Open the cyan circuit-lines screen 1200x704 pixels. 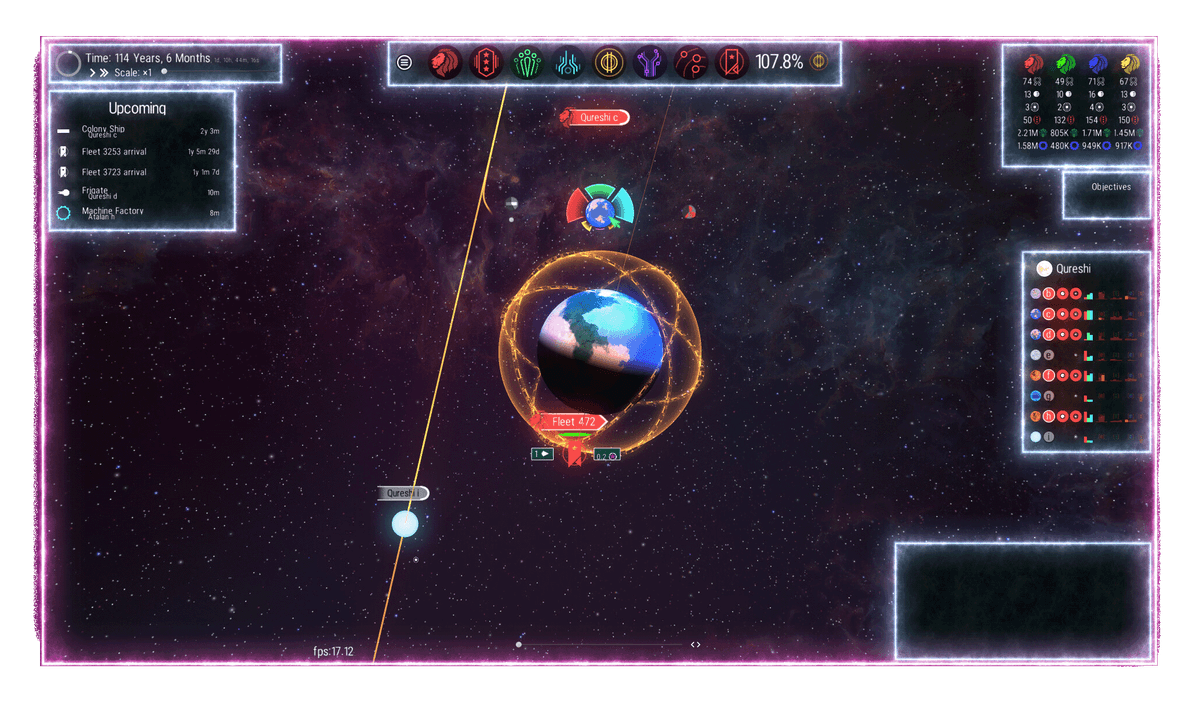567,63
